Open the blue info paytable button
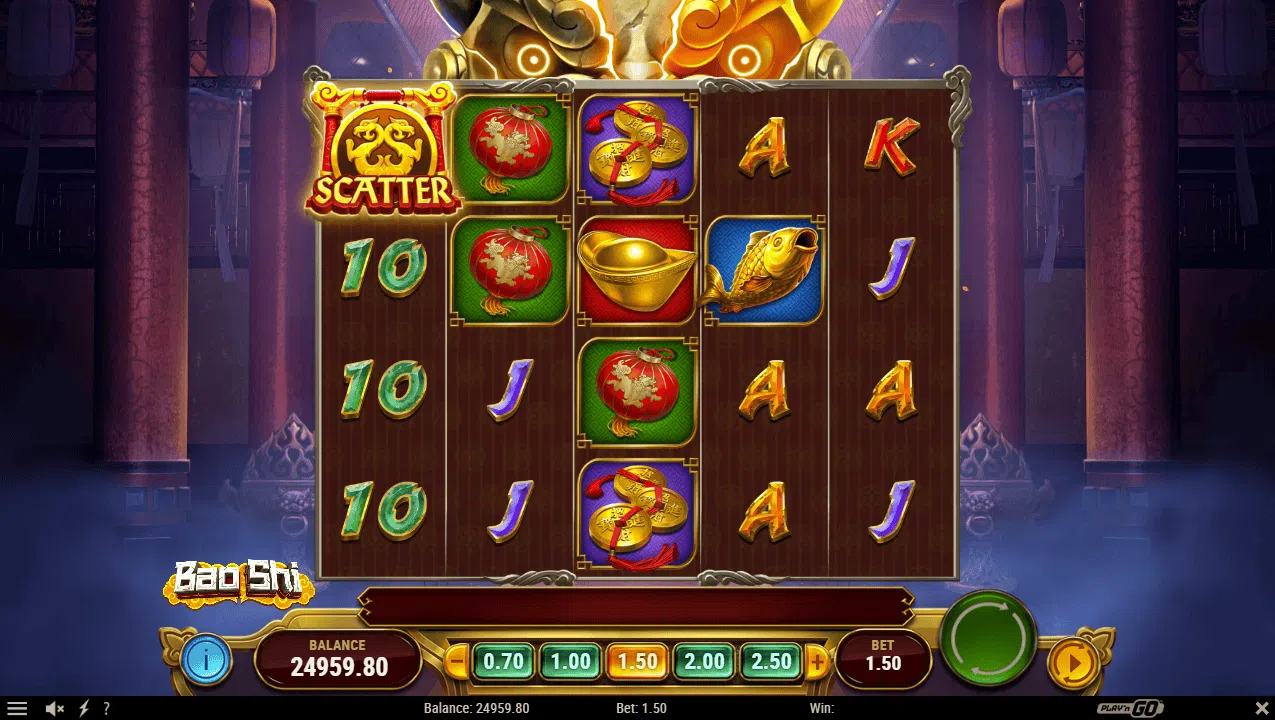Image resolution: width=1275 pixels, height=720 pixels. pos(207,660)
